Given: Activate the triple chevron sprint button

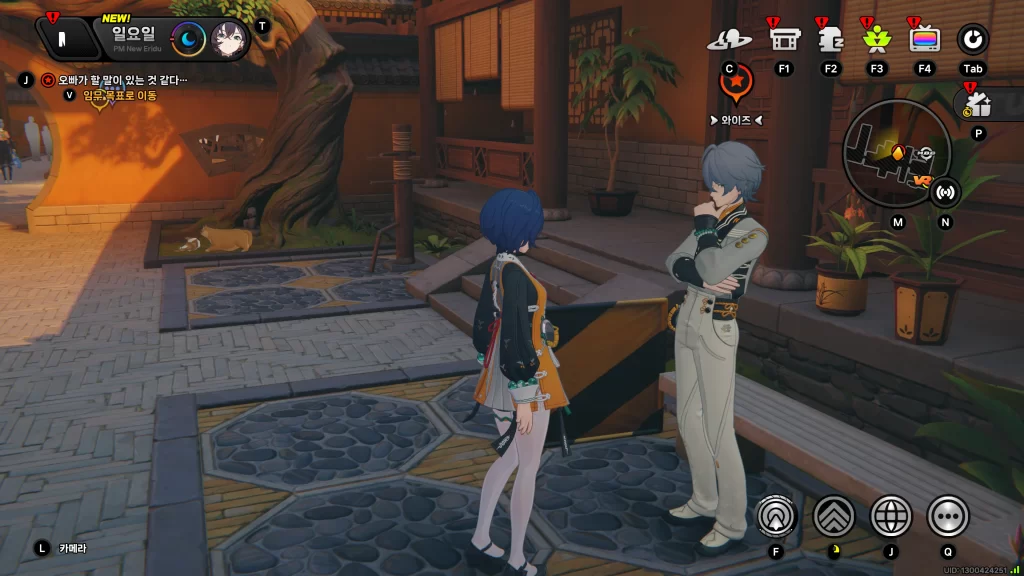Looking at the screenshot, I should pyautogui.click(x=834, y=516).
